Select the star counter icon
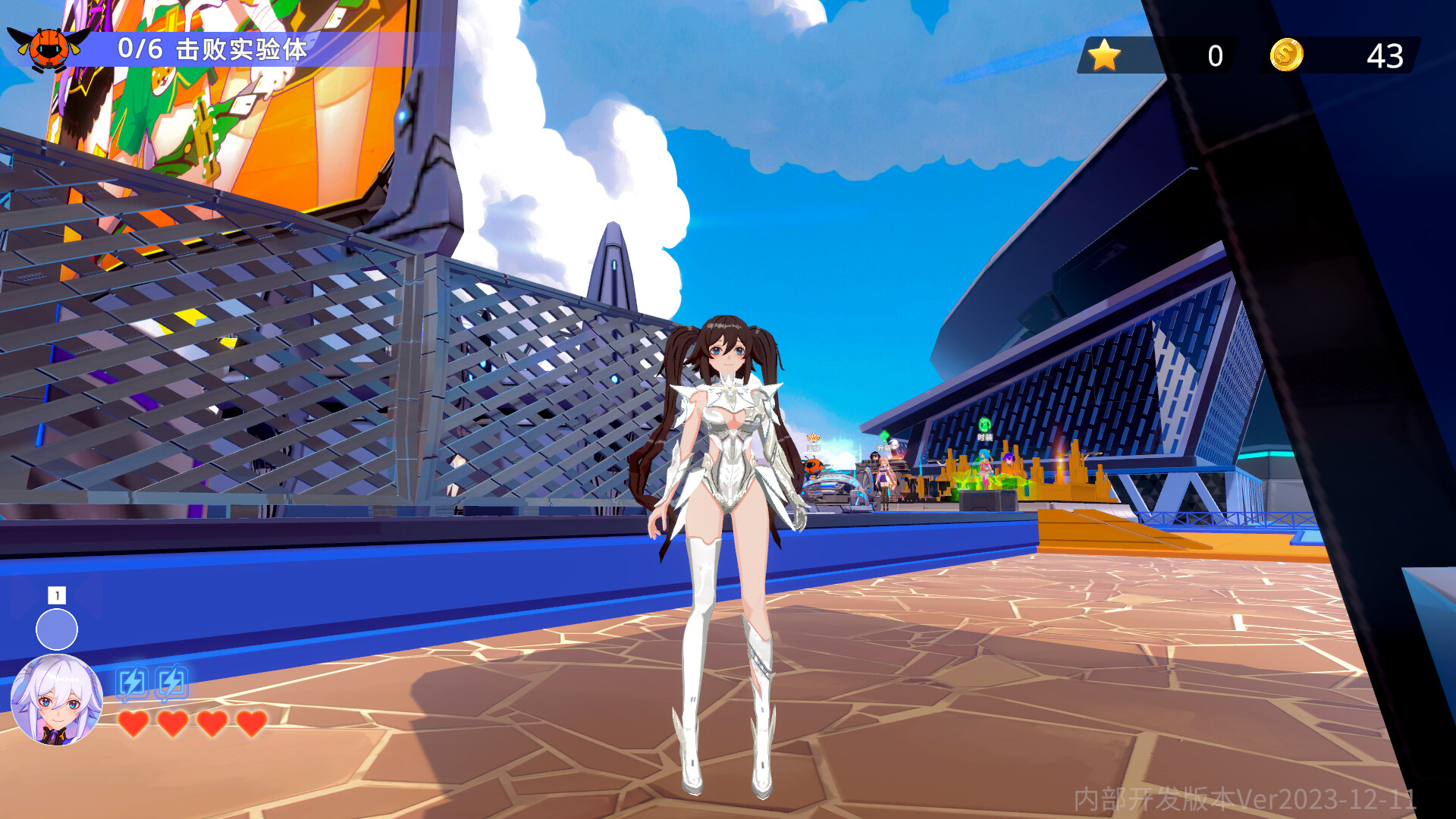The width and height of the screenshot is (1456, 819). coord(1104,54)
